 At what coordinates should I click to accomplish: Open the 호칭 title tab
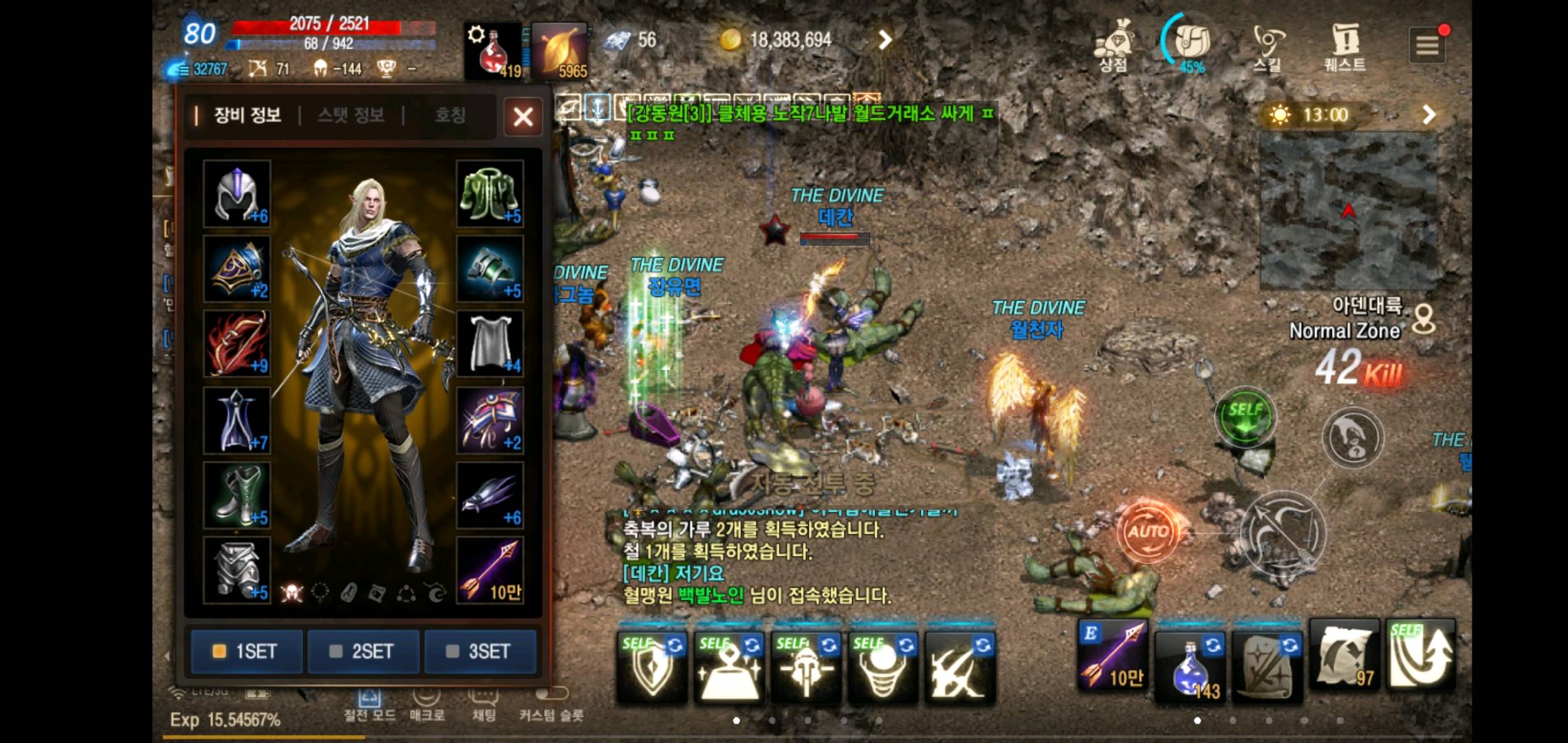pyautogui.click(x=450, y=115)
